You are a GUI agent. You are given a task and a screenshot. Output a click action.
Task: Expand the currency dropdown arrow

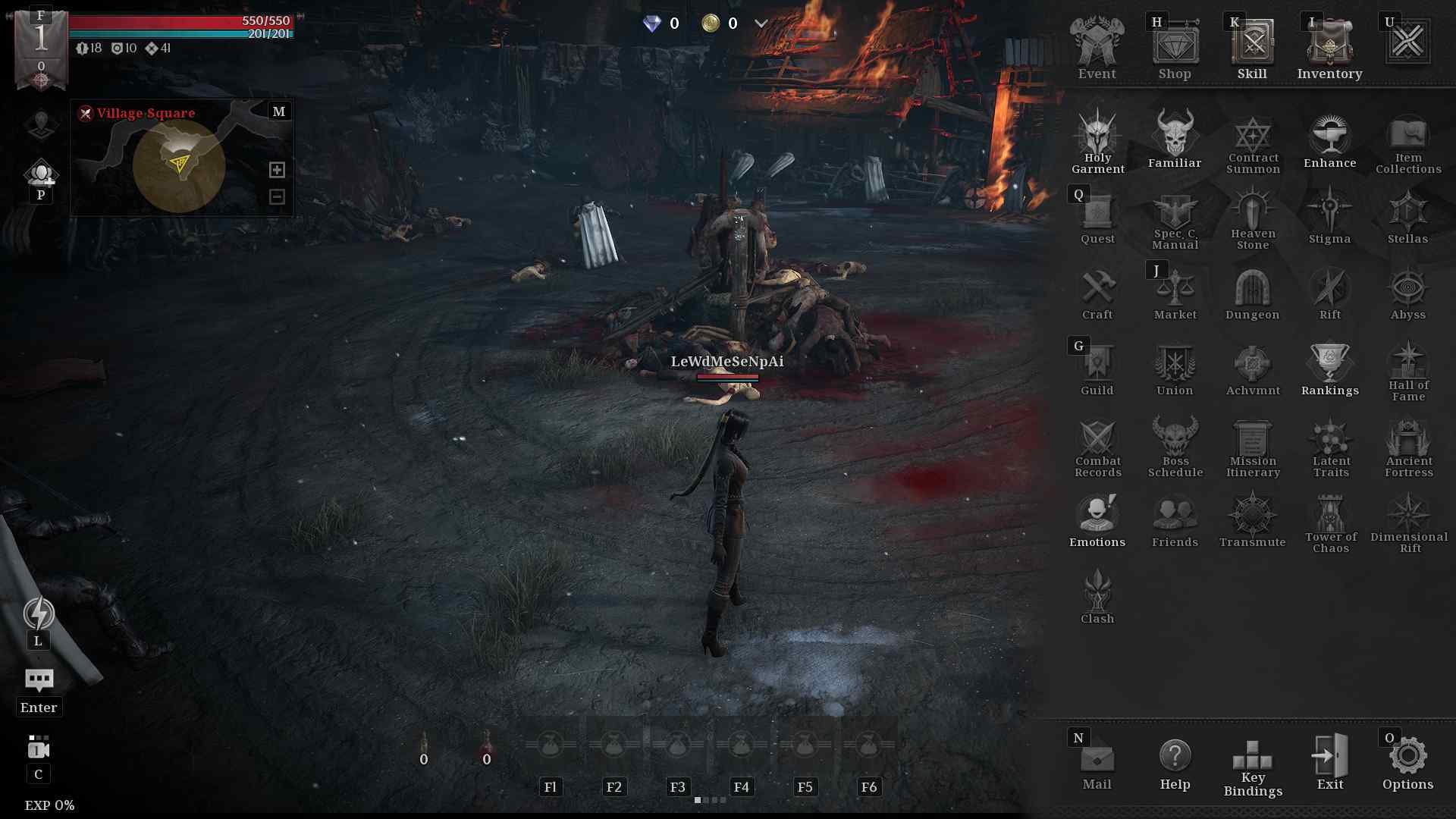click(761, 24)
